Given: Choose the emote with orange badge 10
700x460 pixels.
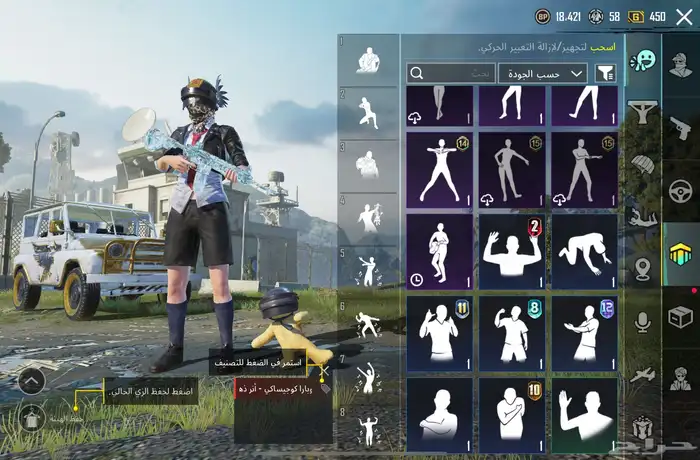Looking at the screenshot, I should (x=511, y=412).
